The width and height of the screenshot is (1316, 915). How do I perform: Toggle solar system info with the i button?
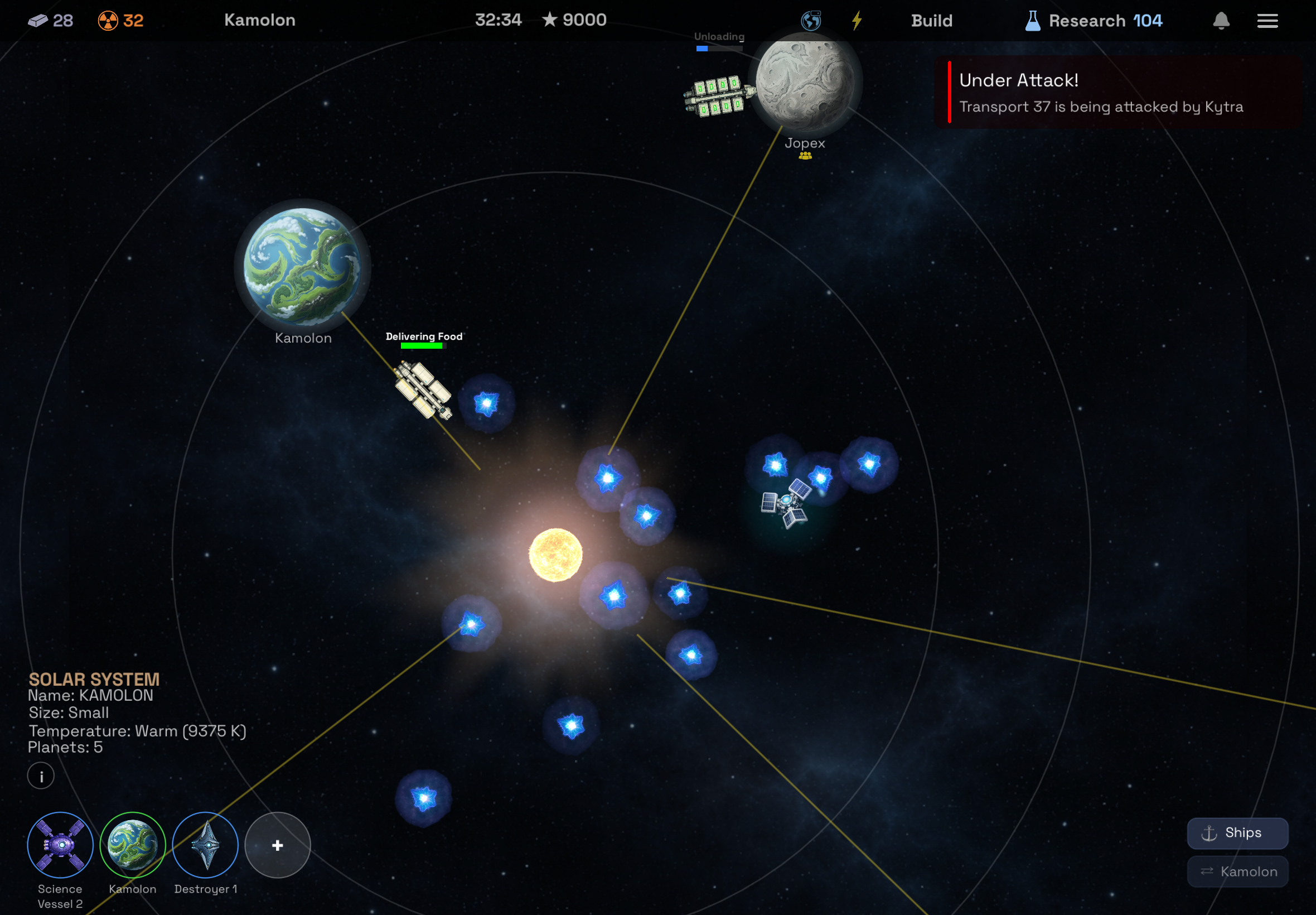[40, 776]
